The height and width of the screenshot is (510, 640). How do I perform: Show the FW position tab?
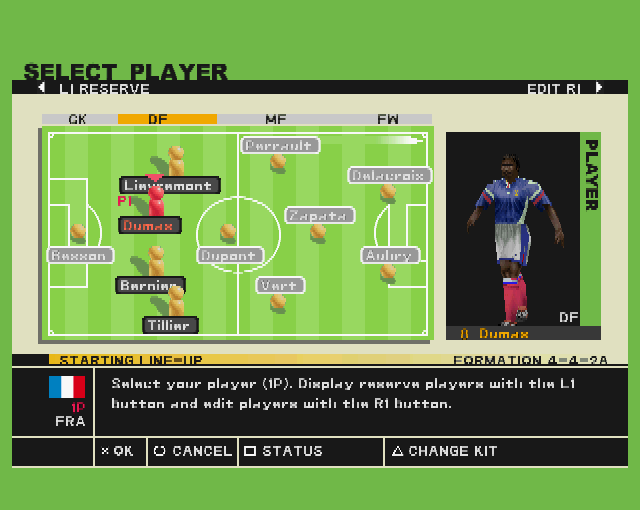pos(388,119)
